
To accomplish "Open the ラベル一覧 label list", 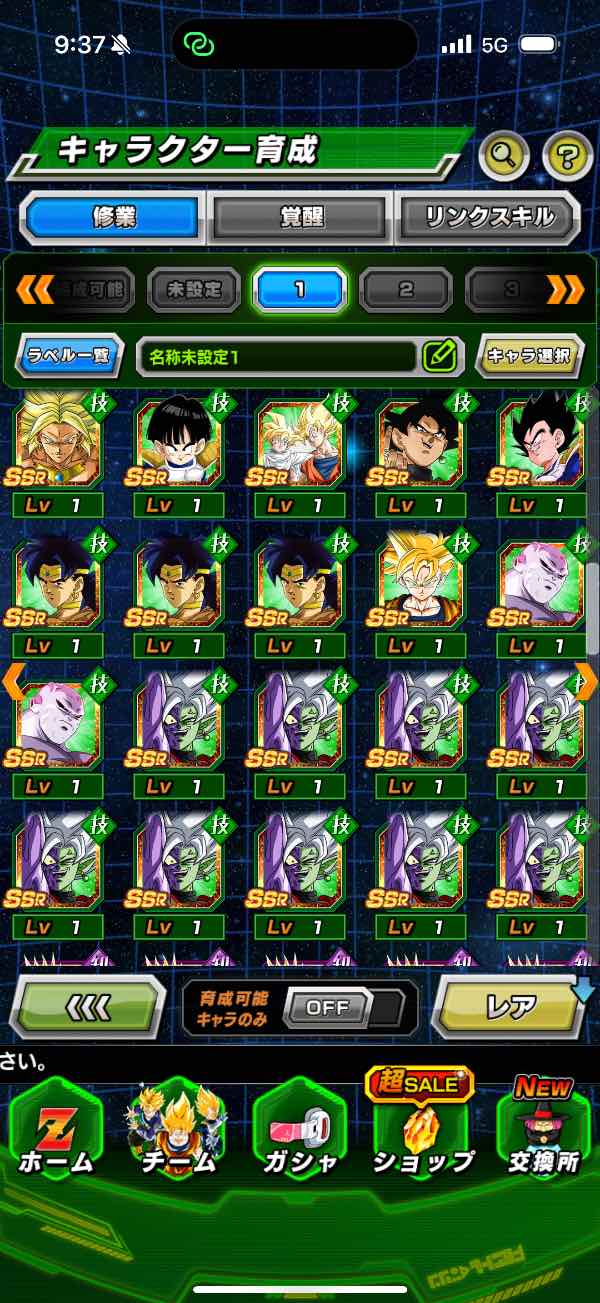I will pos(69,355).
